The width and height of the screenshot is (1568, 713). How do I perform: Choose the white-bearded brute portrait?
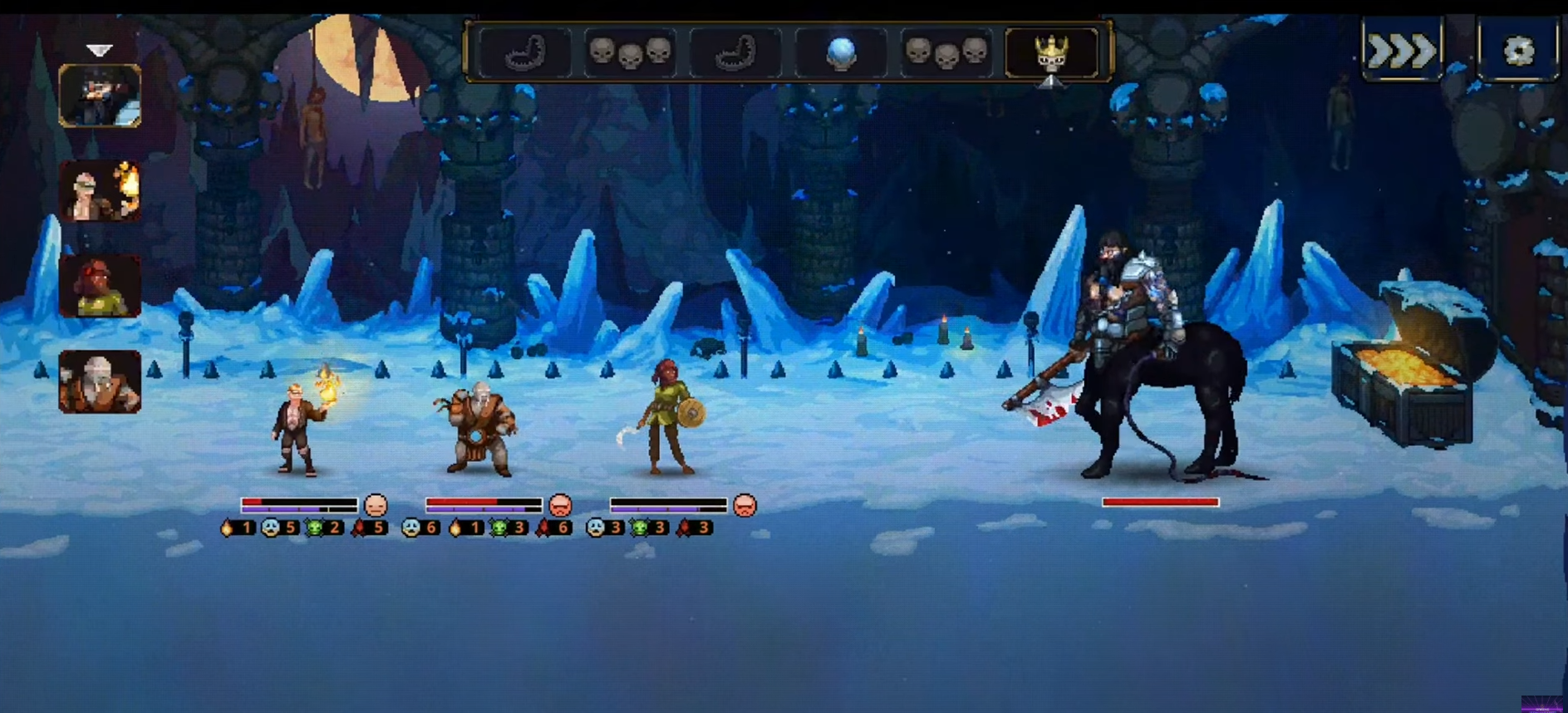pos(100,381)
